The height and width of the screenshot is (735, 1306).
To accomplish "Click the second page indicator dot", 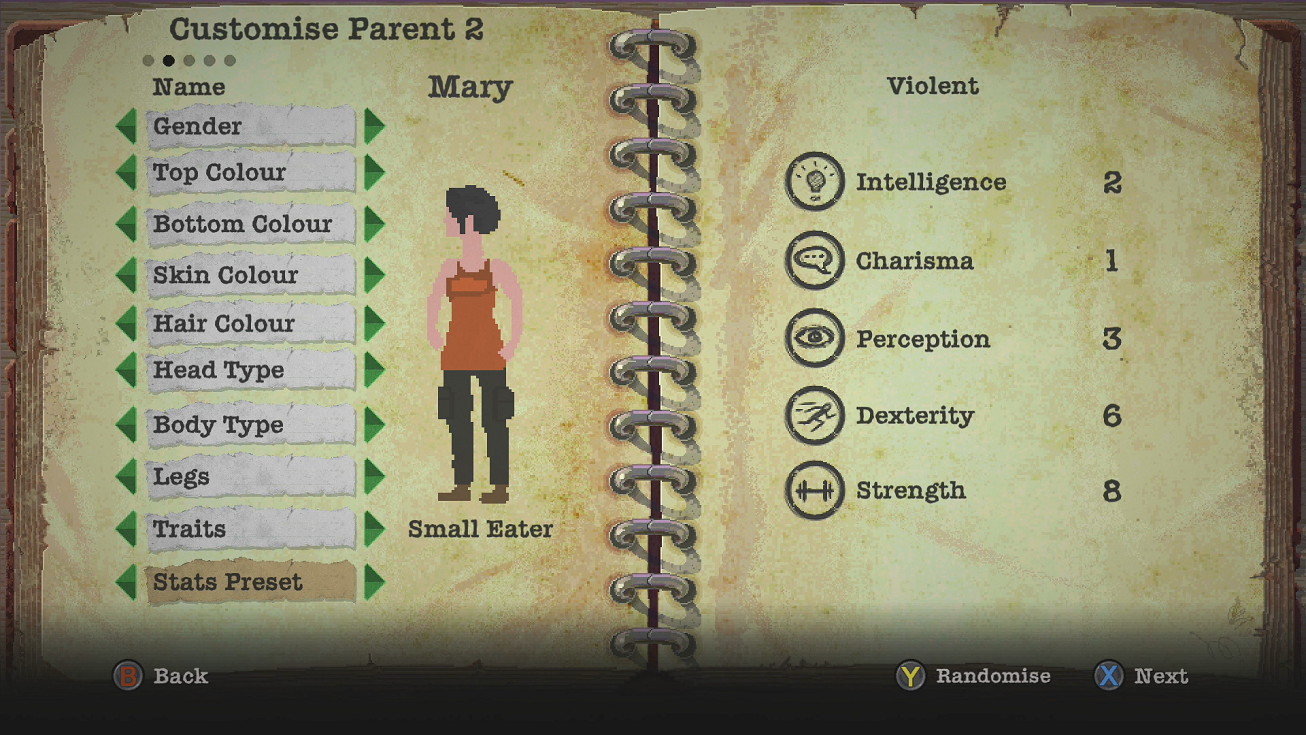I will click(169, 60).
